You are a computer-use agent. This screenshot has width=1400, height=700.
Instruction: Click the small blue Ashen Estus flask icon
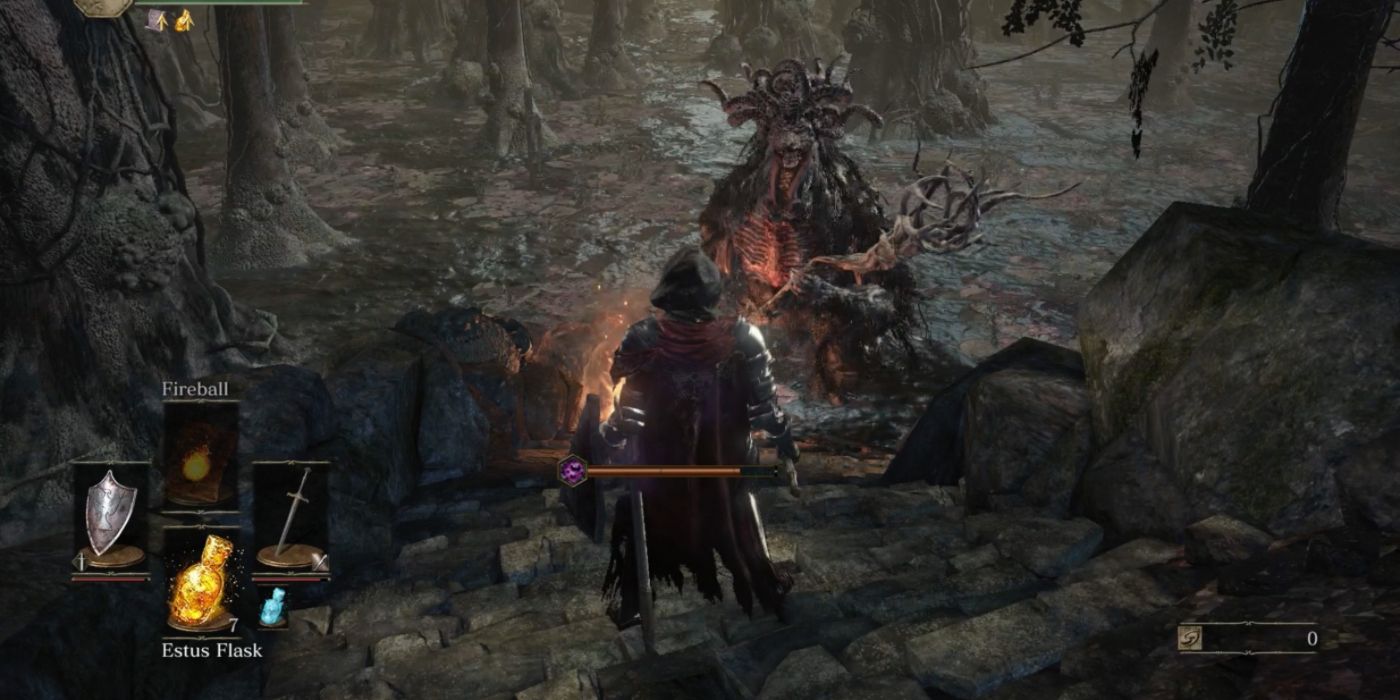tap(273, 607)
